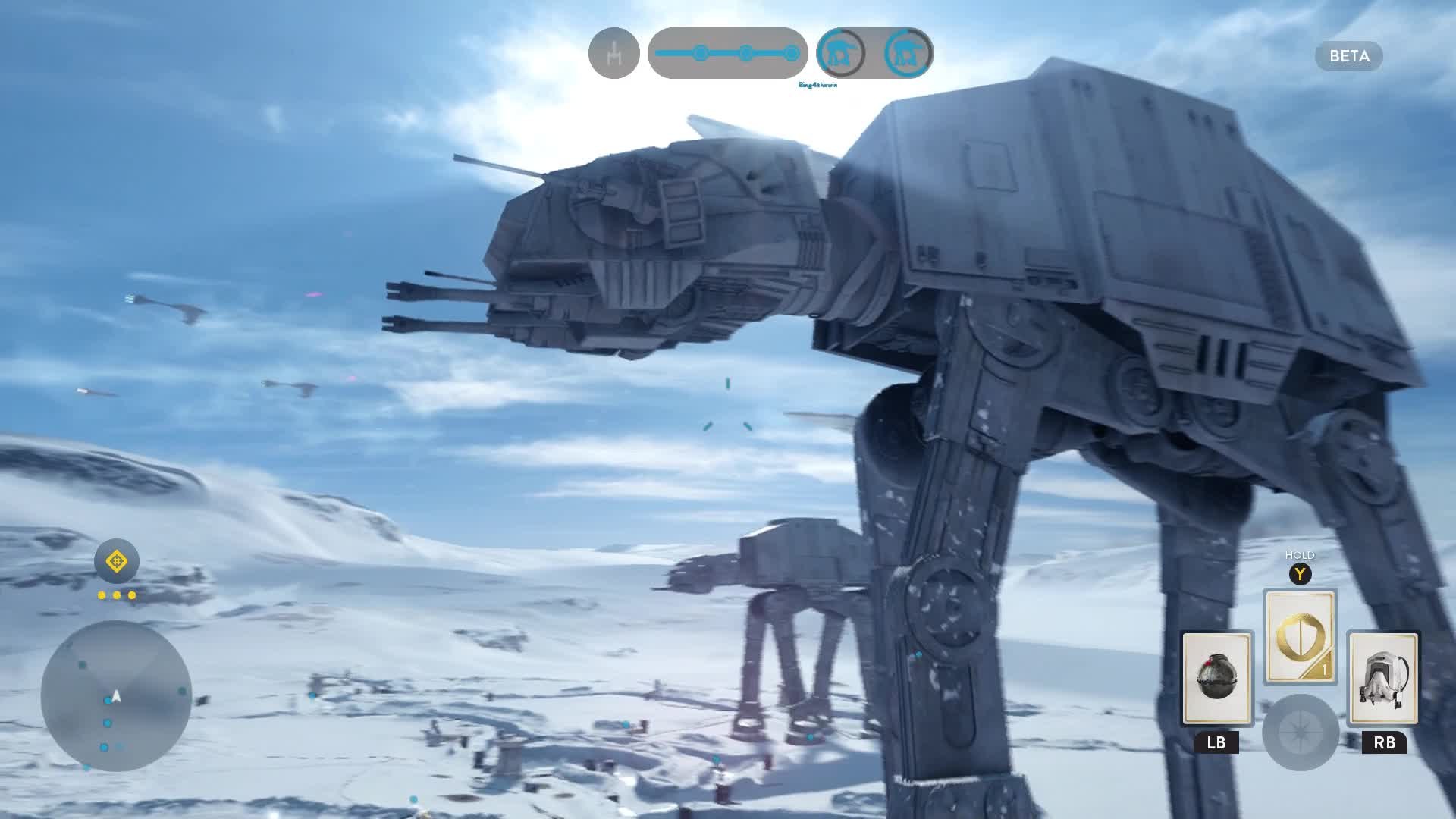
Task: Select the thermal detonator star card
Action: pos(1216,678)
